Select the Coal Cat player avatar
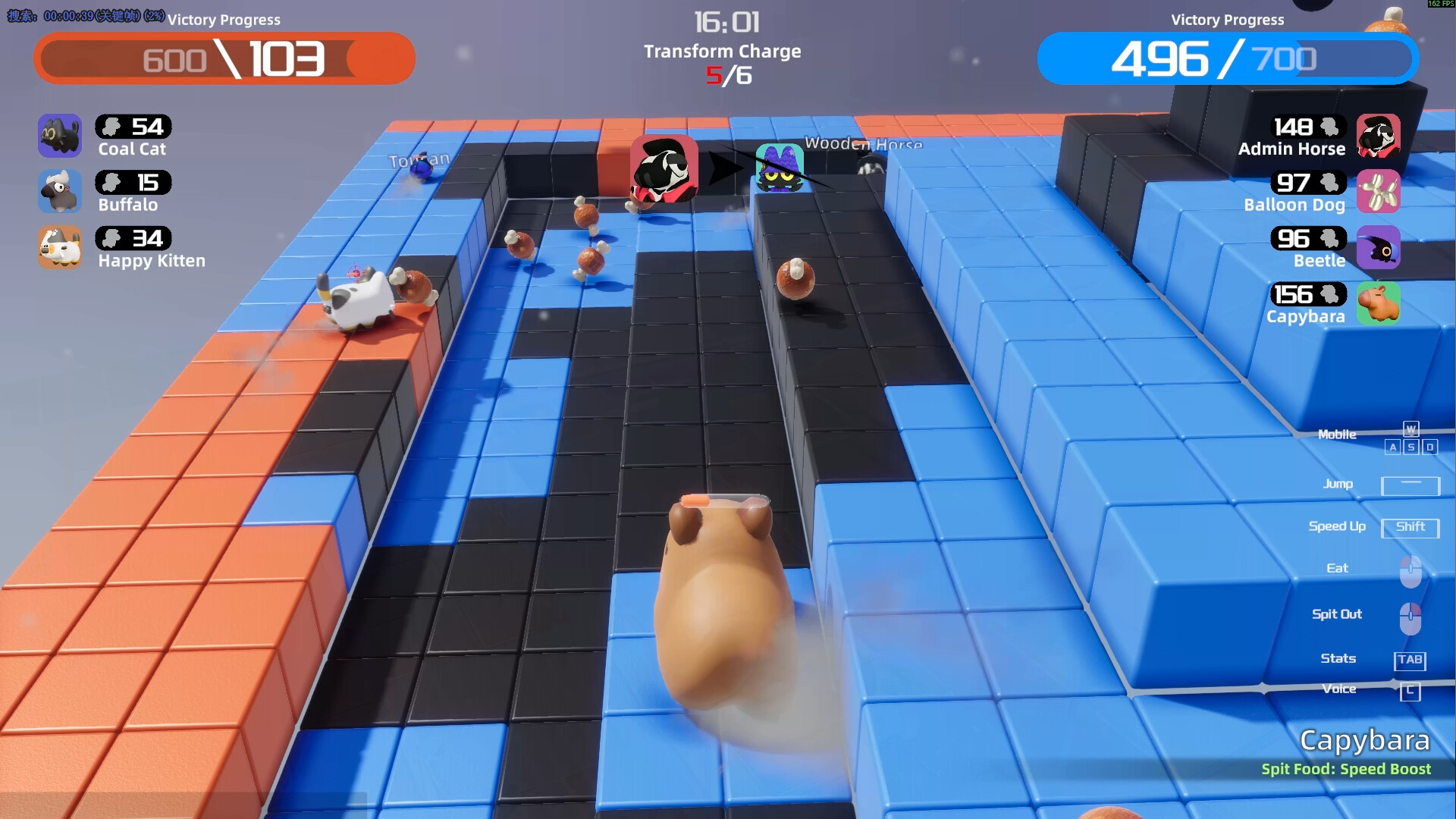 (x=60, y=136)
